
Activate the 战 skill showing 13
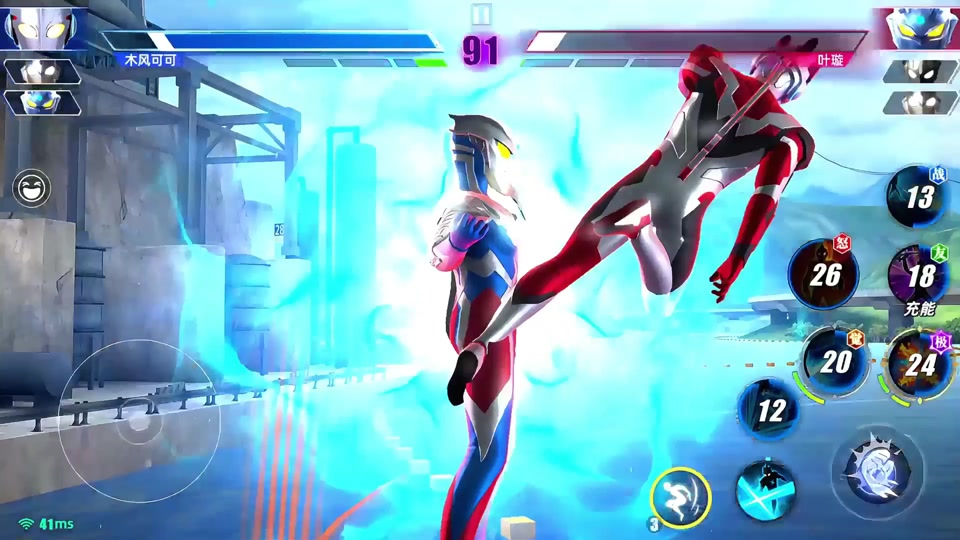(x=918, y=196)
